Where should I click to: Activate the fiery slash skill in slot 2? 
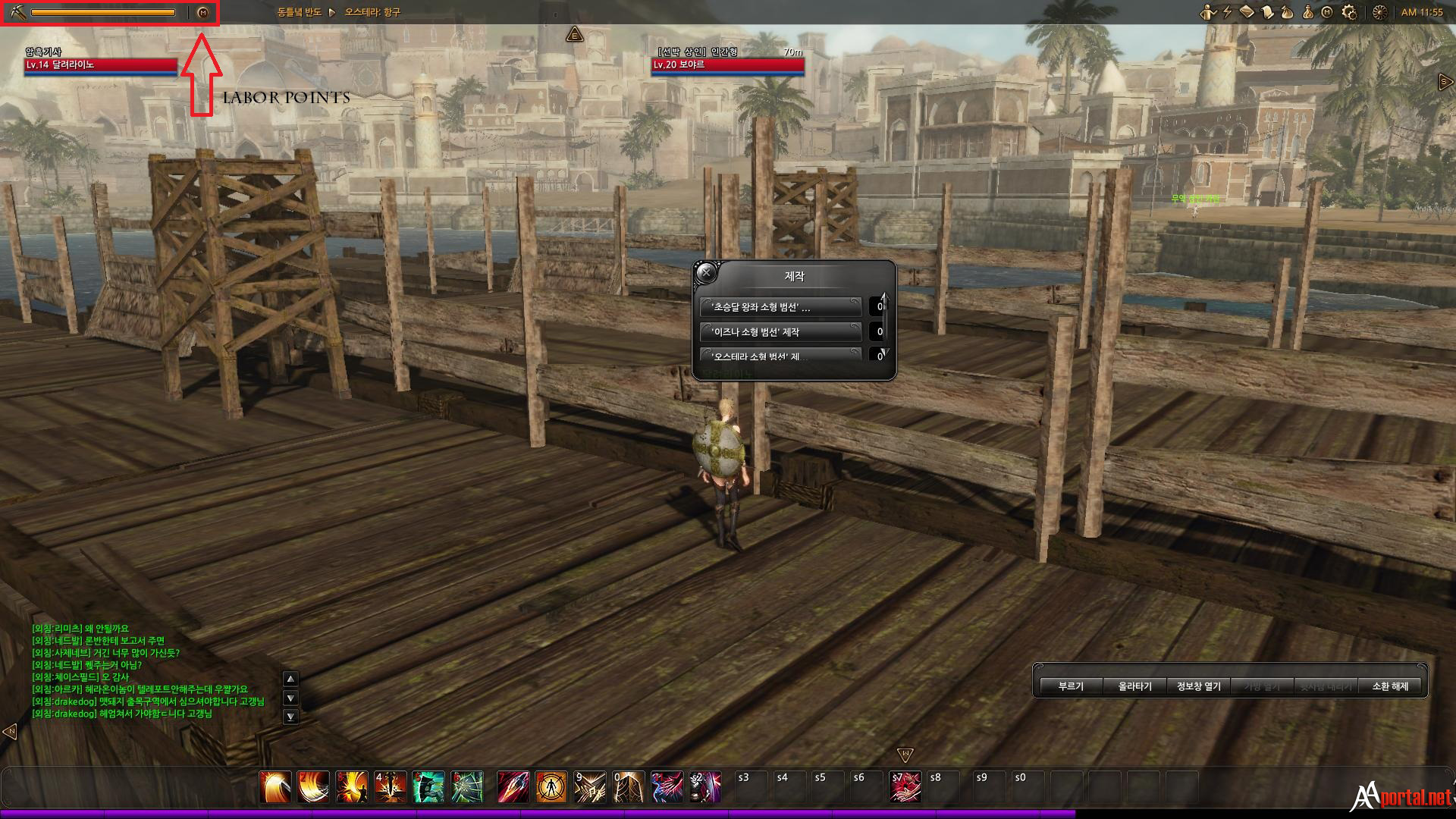click(313, 787)
